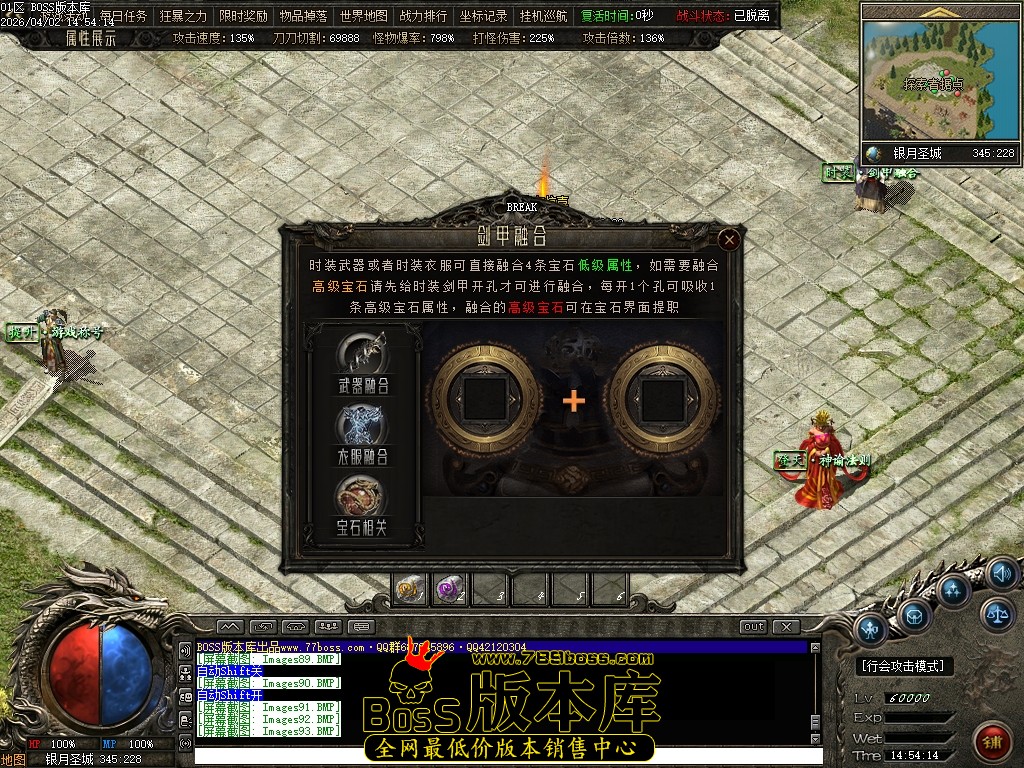Viewport: 1024px width, 768px height.
Task: Open the 每日任务 daily quests menu
Action: [x=124, y=16]
